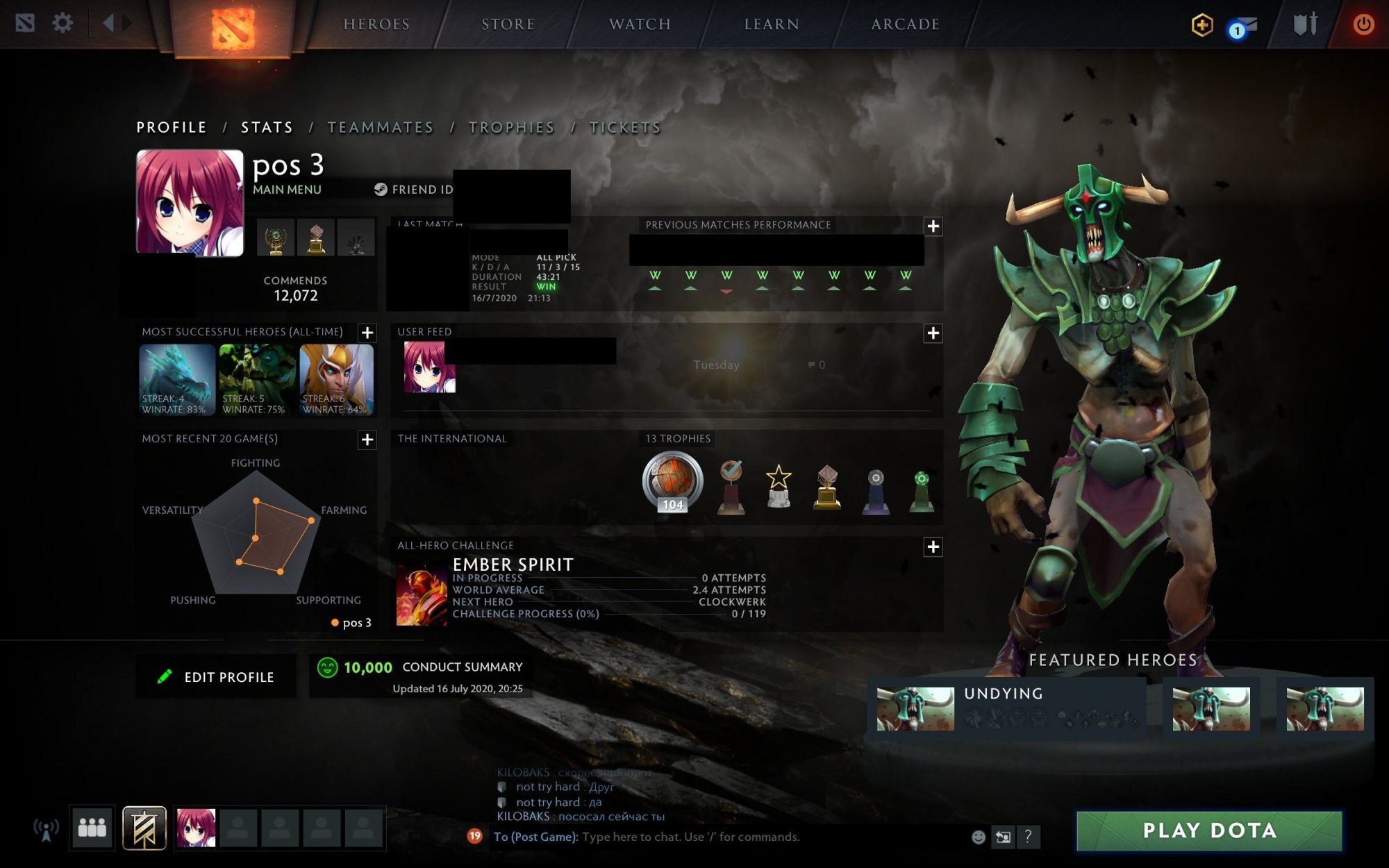Image resolution: width=1389 pixels, height=868 pixels.
Task: Switch to the Arcade page
Action: (905, 24)
